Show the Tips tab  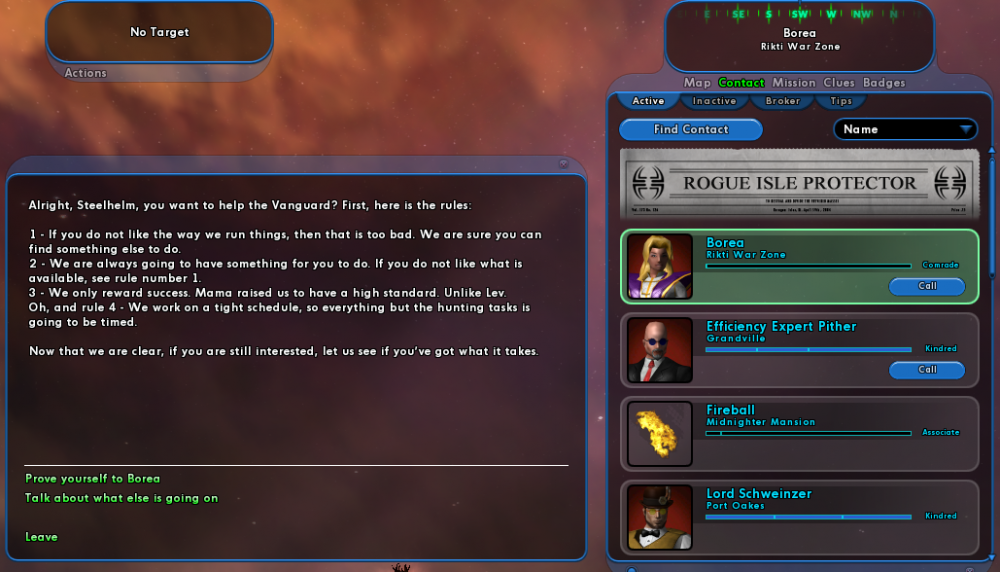pos(841,101)
